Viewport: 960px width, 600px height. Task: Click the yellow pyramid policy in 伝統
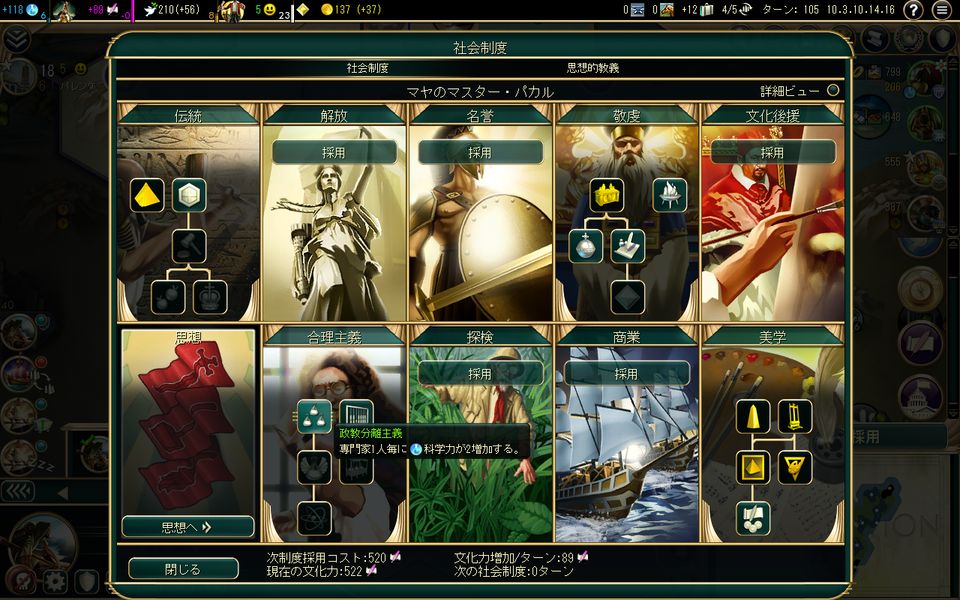[147, 195]
